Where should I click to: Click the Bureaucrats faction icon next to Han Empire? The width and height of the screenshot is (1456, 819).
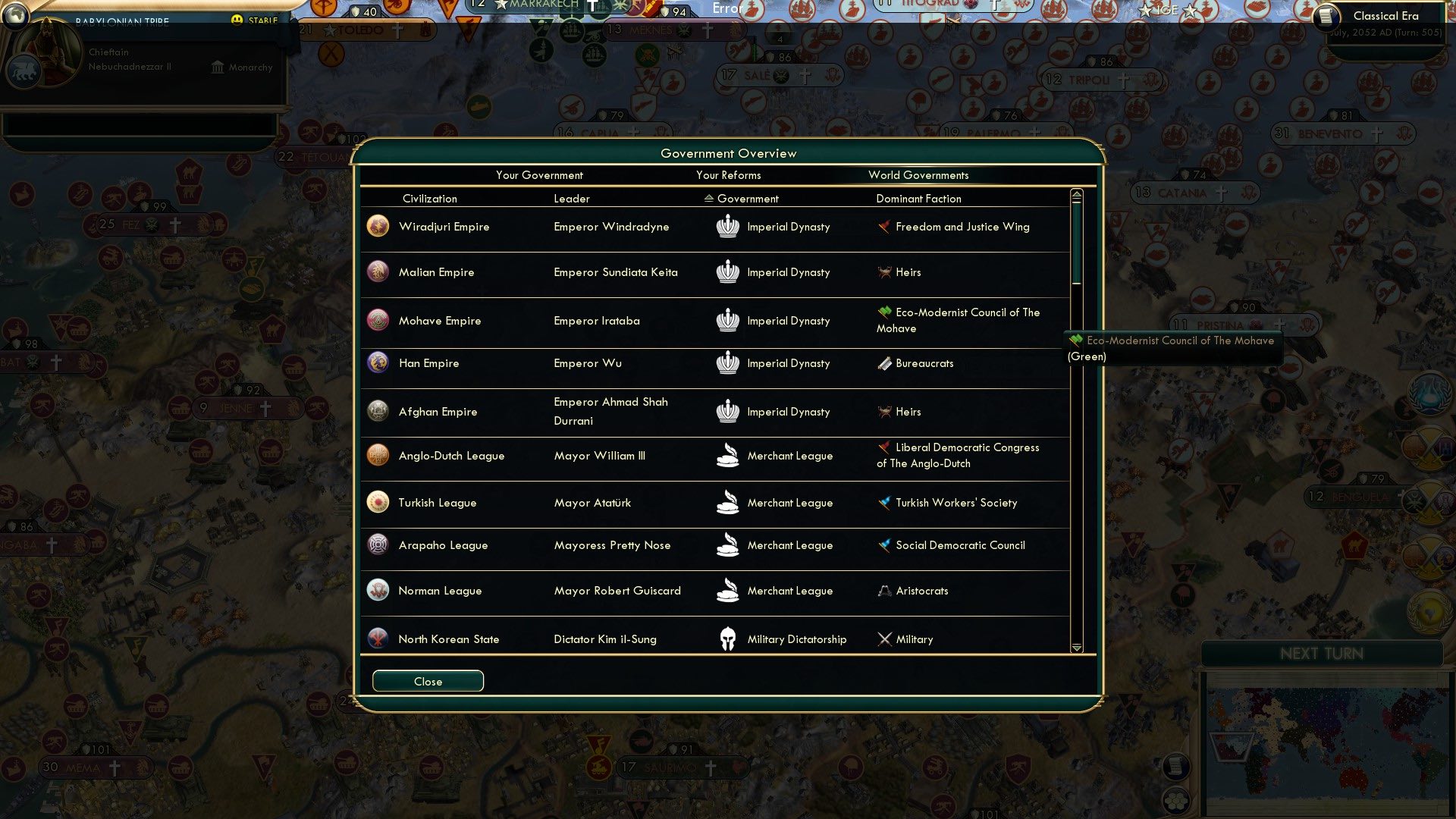tap(884, 362)
